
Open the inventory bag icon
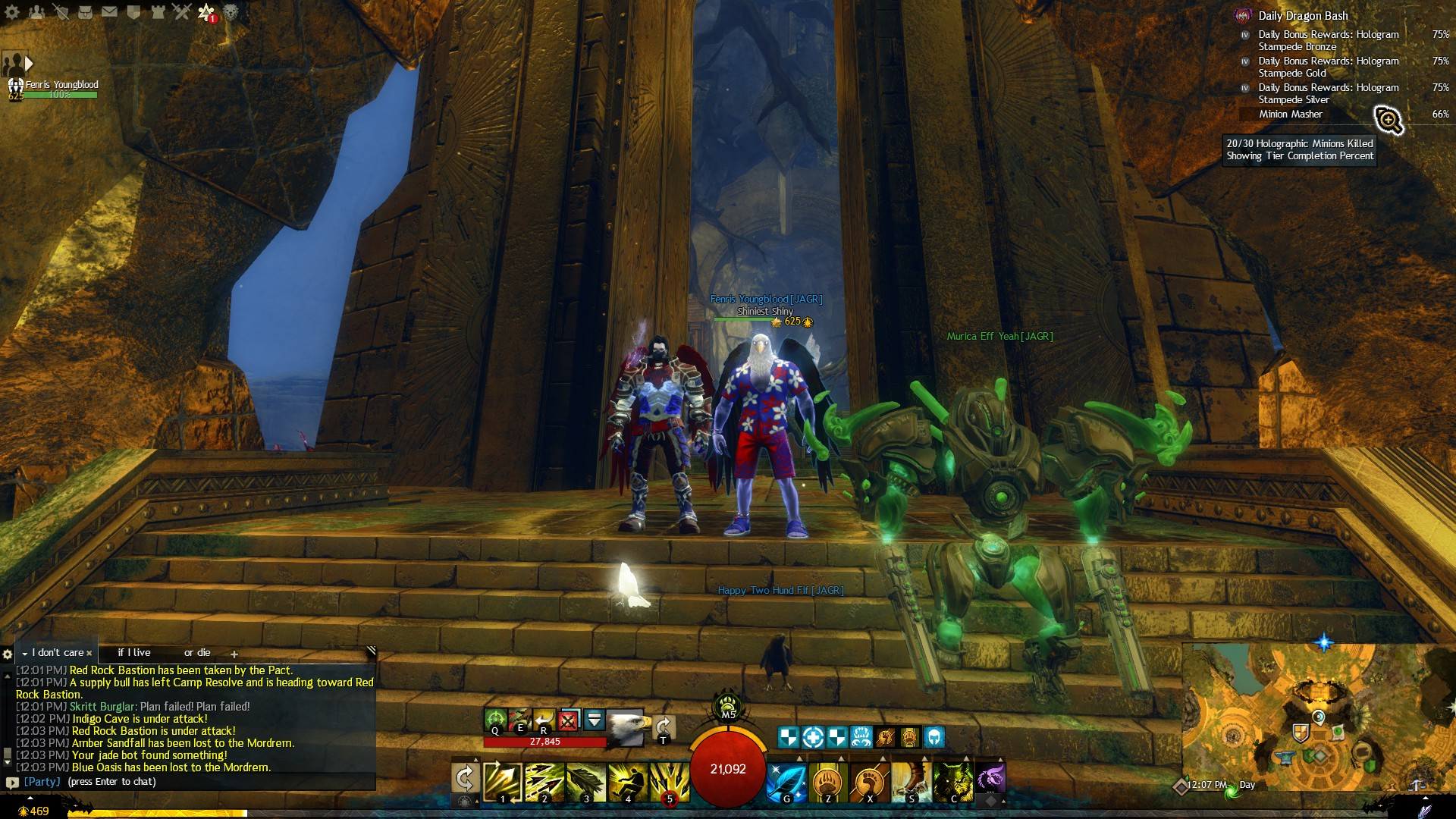tap(85, 12)
